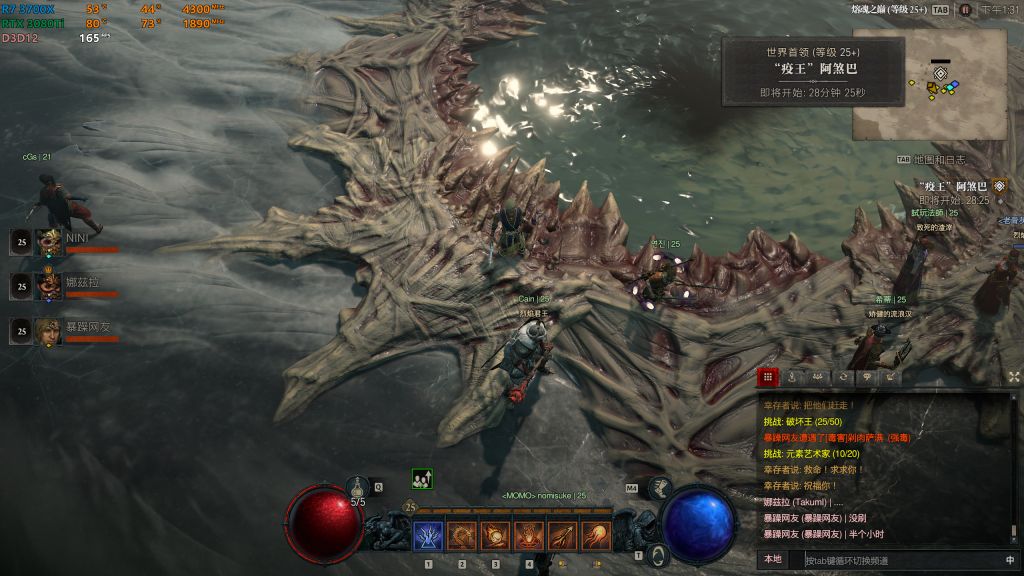Open the minimap
This screenshot has height=576, width=1024.
929,83
